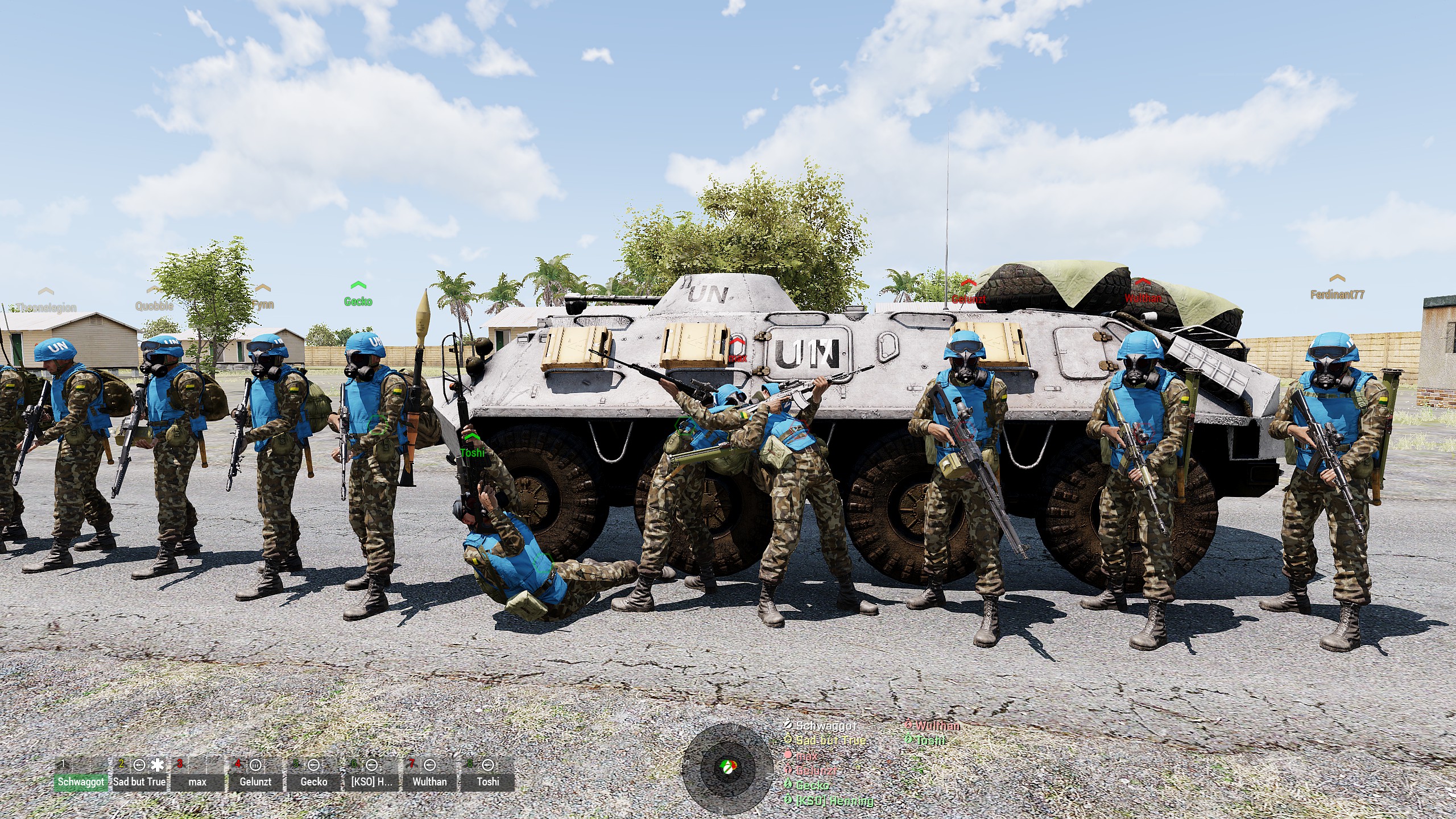The width and height of the screenshot is (1456, 819).
Task: Click [KSO] Henning in the compass name list
Action: pyautogui.click(x=834, y=801)
